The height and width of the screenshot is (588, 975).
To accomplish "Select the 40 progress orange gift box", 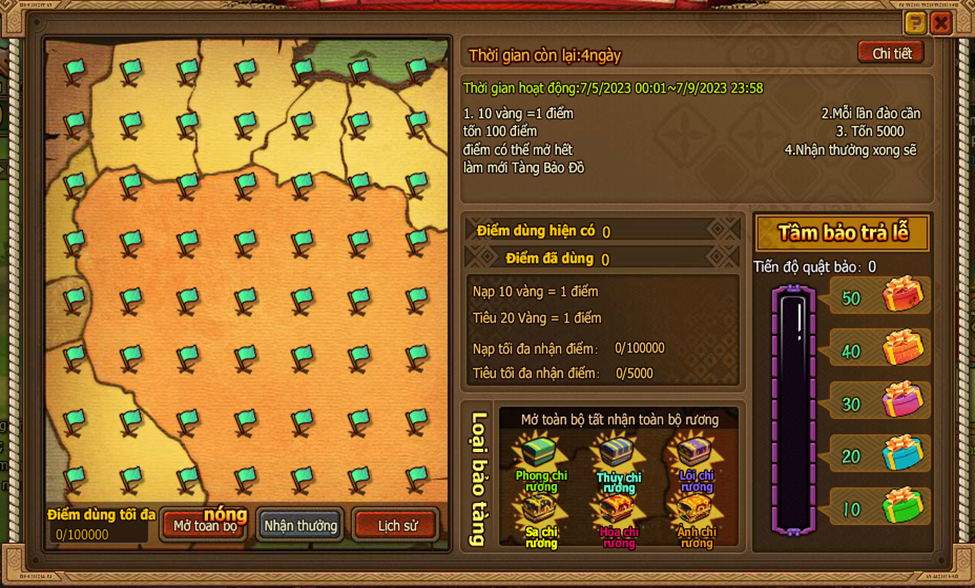I will (902, 348).
